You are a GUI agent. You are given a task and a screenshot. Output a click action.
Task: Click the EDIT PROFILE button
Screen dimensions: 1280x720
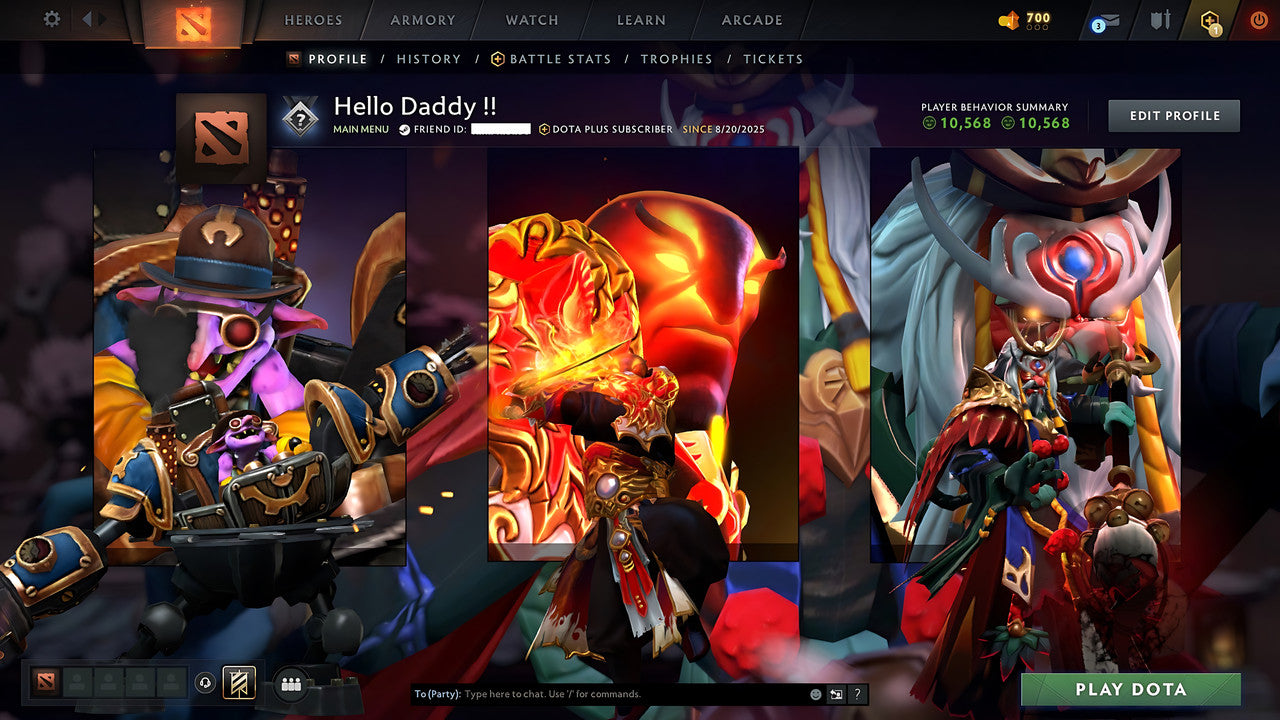(x=1173, y=115)
